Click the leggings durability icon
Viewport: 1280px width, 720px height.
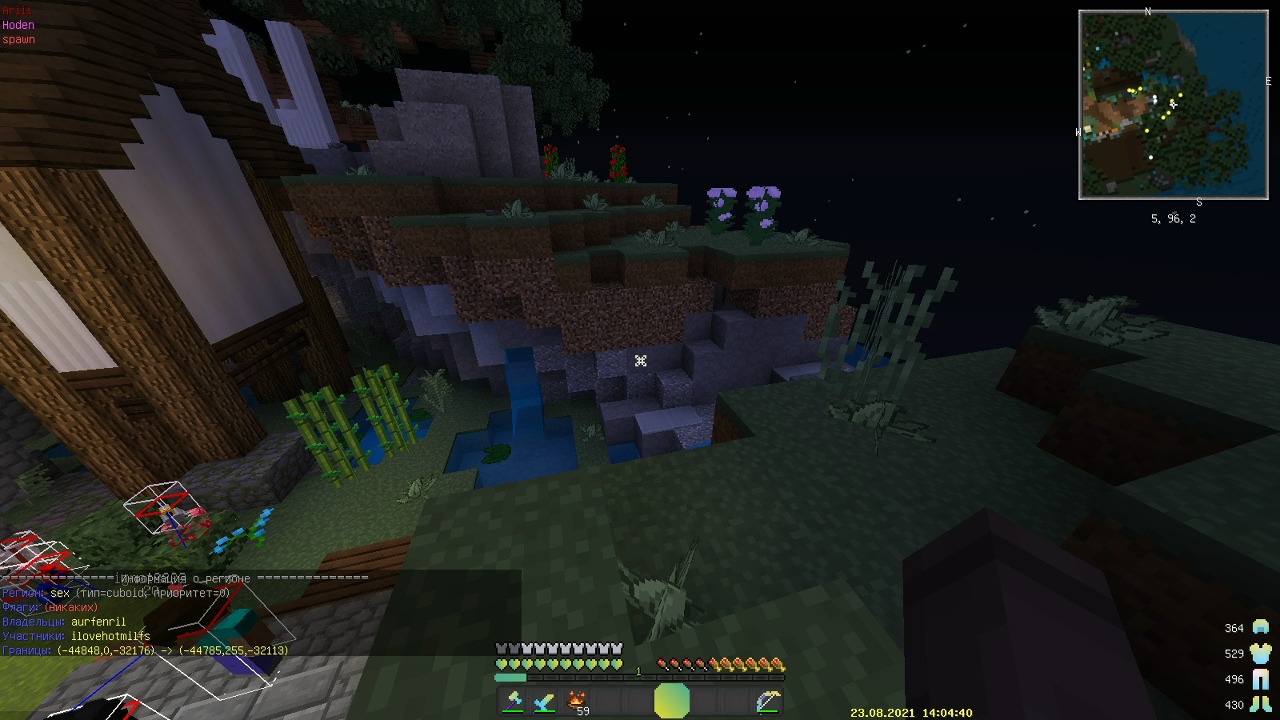(1261, 679)
